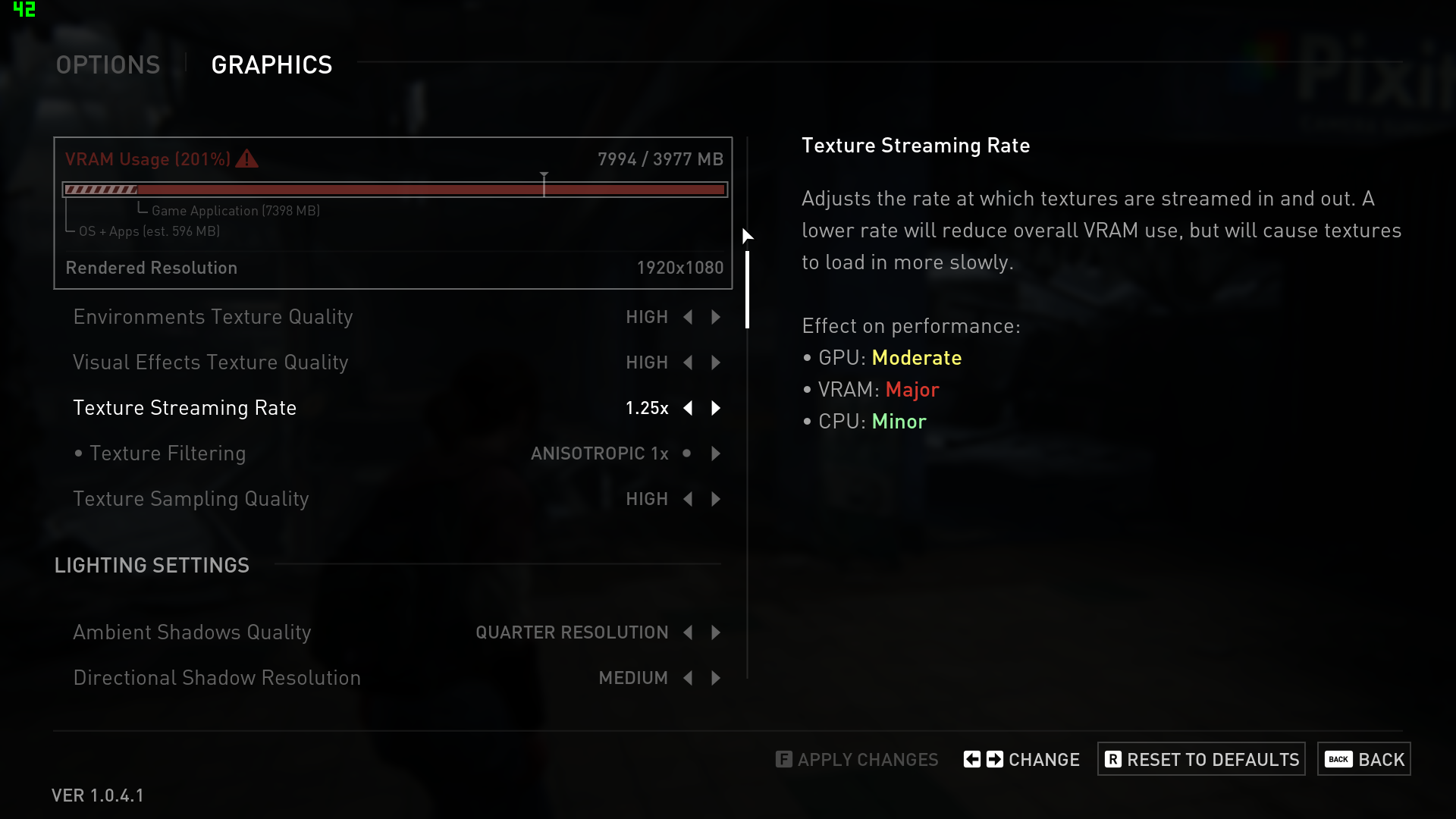Return to the Options menu tab
Screen dimensions: 1456x819
pyautogui.click(x=108, y=65)
